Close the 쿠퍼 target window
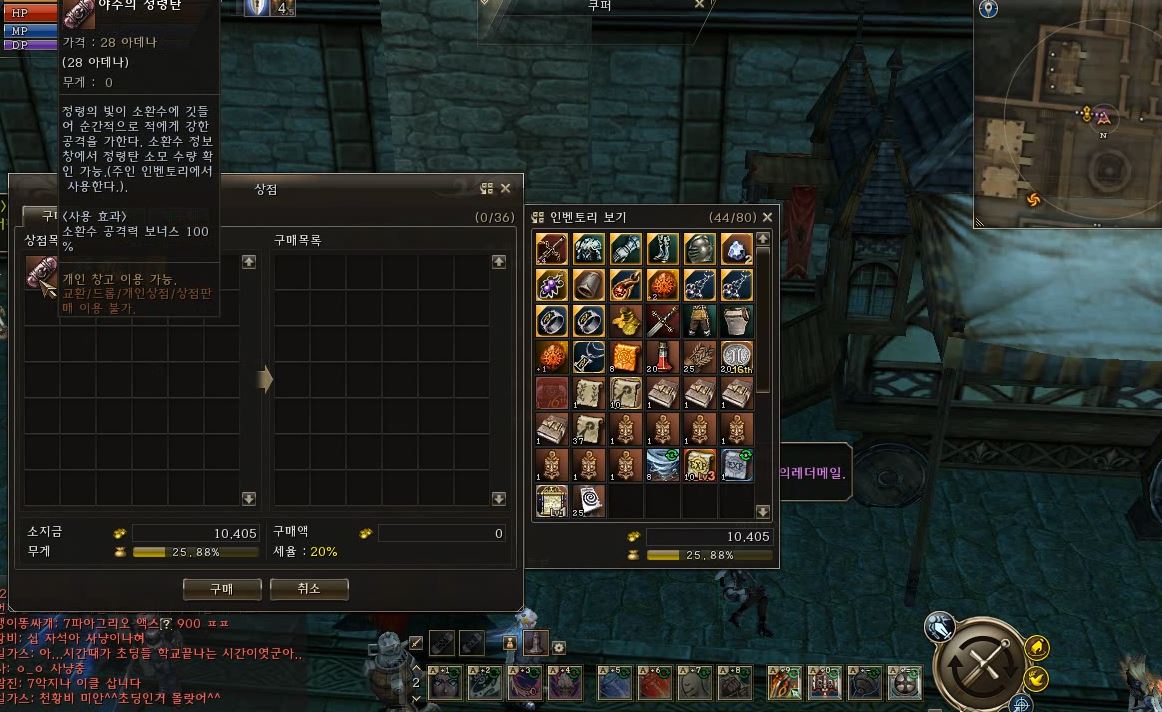Viewport: 1162px width, 712px height. [x=700, y=4]
